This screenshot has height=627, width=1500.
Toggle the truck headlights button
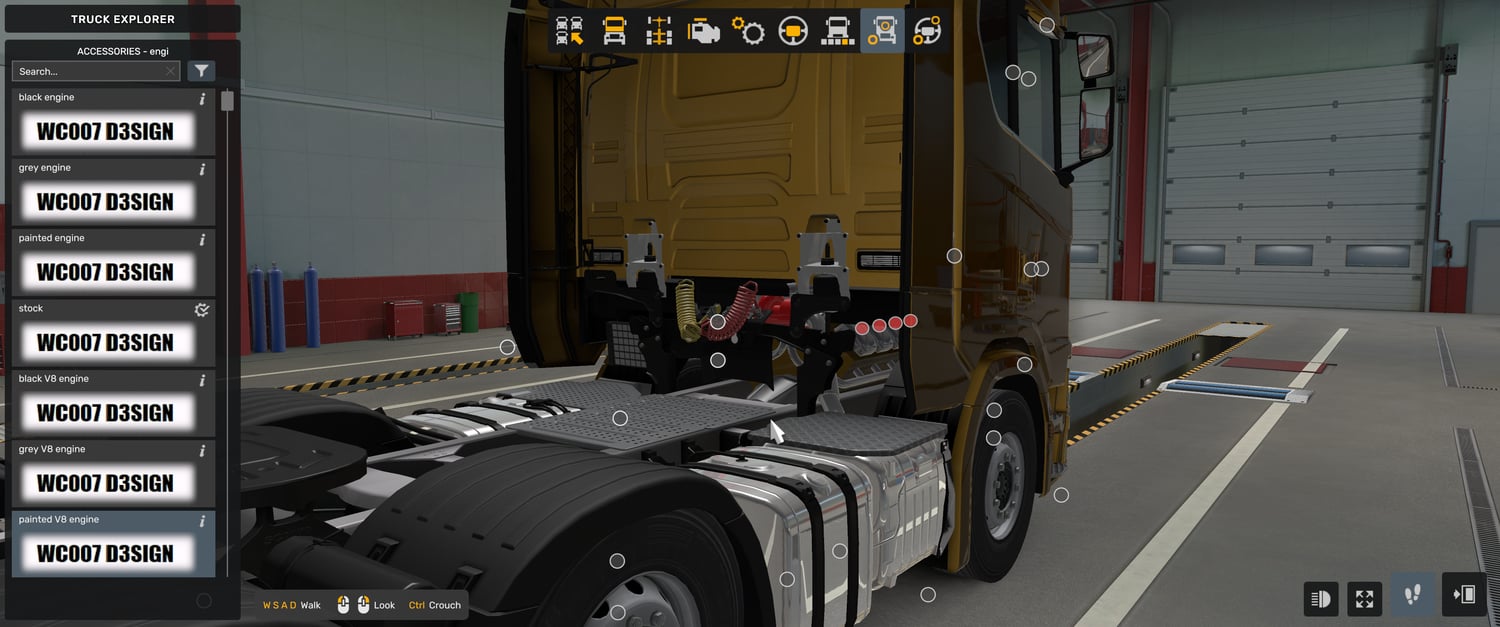click(x=1321, y=599)
